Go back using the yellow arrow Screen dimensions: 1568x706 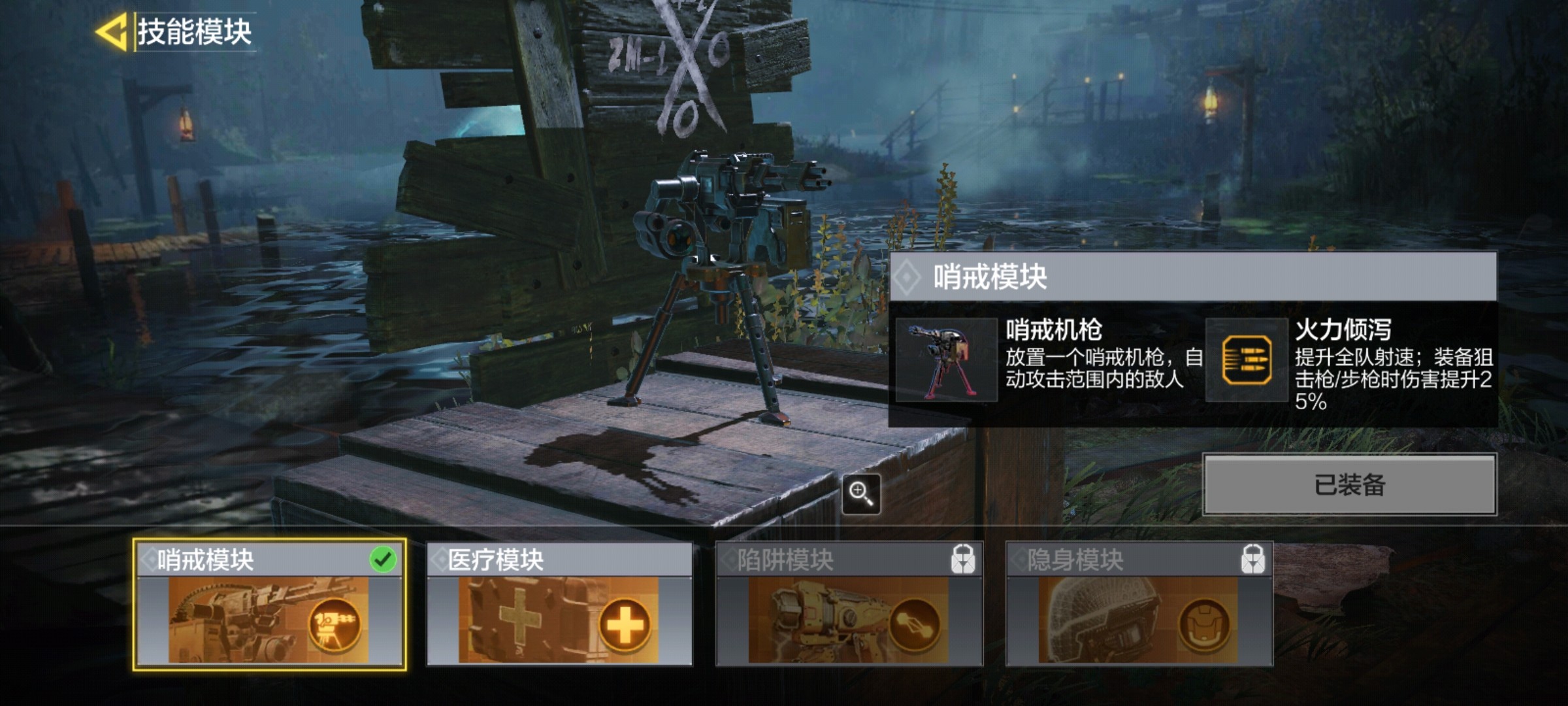tap(111, 31)
